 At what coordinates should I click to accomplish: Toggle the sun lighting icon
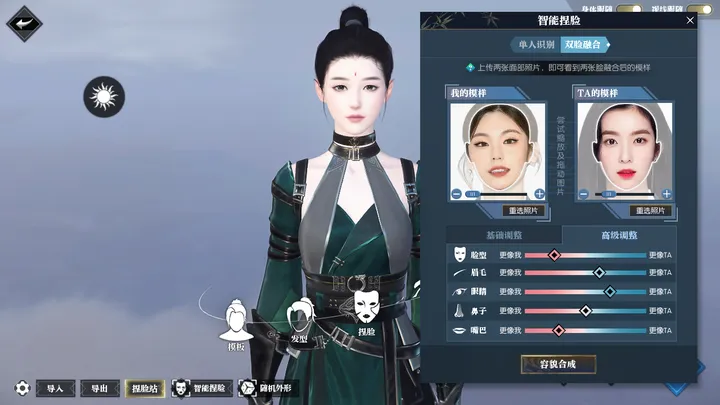pos(103,97)
